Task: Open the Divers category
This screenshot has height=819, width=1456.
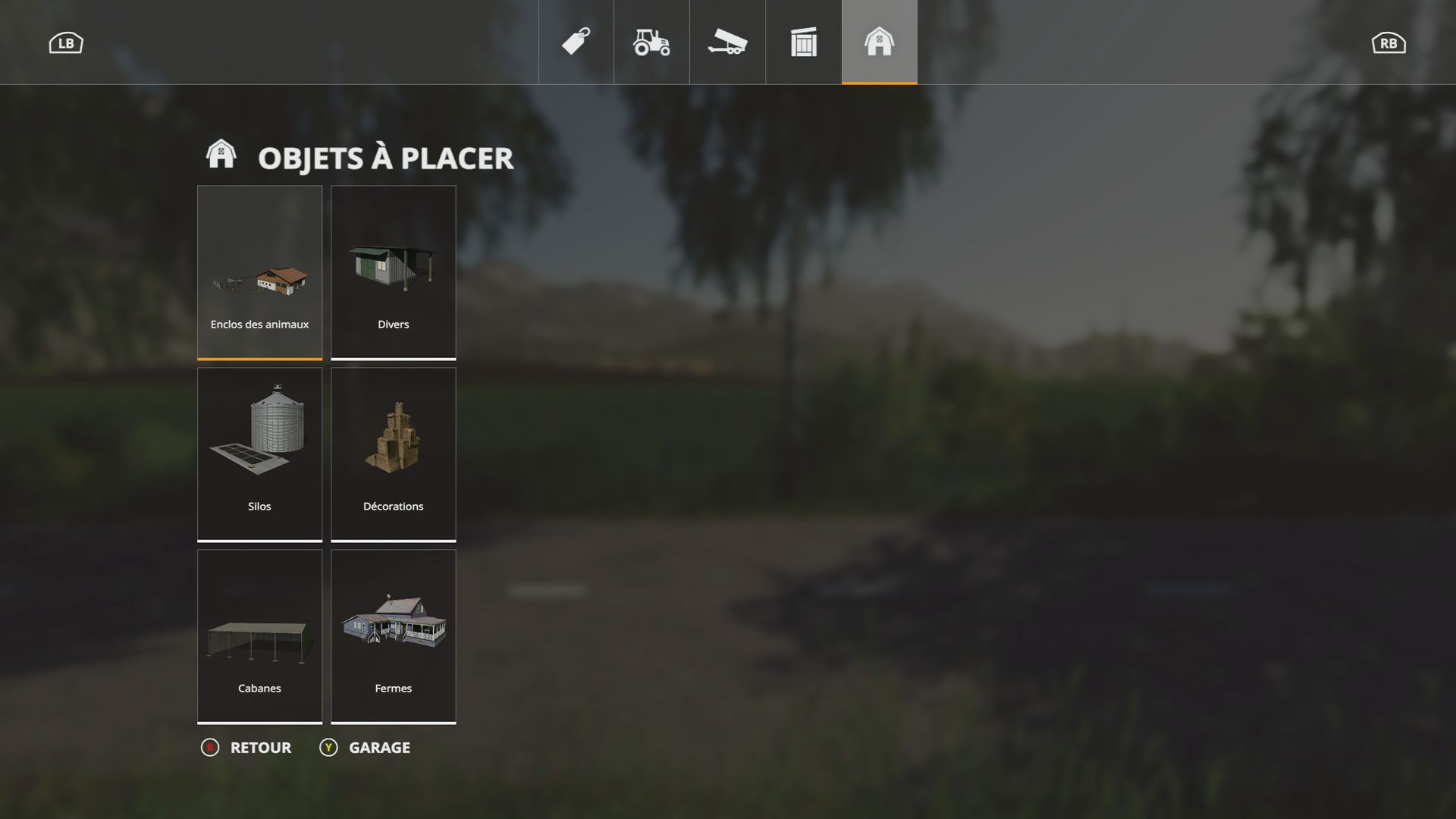Action: 393,271
